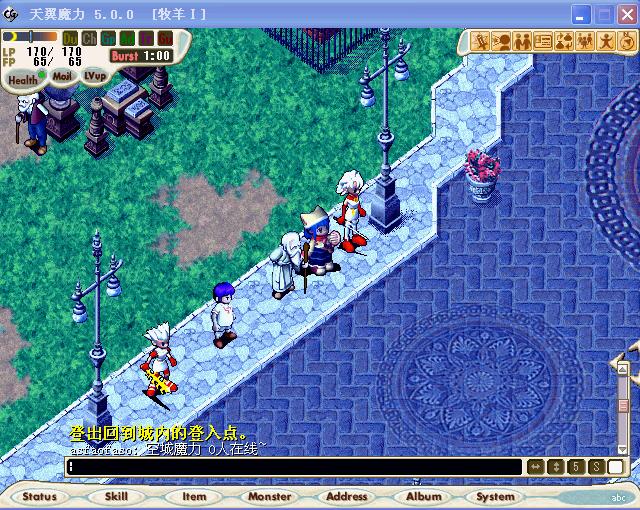Open the Skill menu
The height and width of the screenshot is (510, 640).
[x=116, y=496]
